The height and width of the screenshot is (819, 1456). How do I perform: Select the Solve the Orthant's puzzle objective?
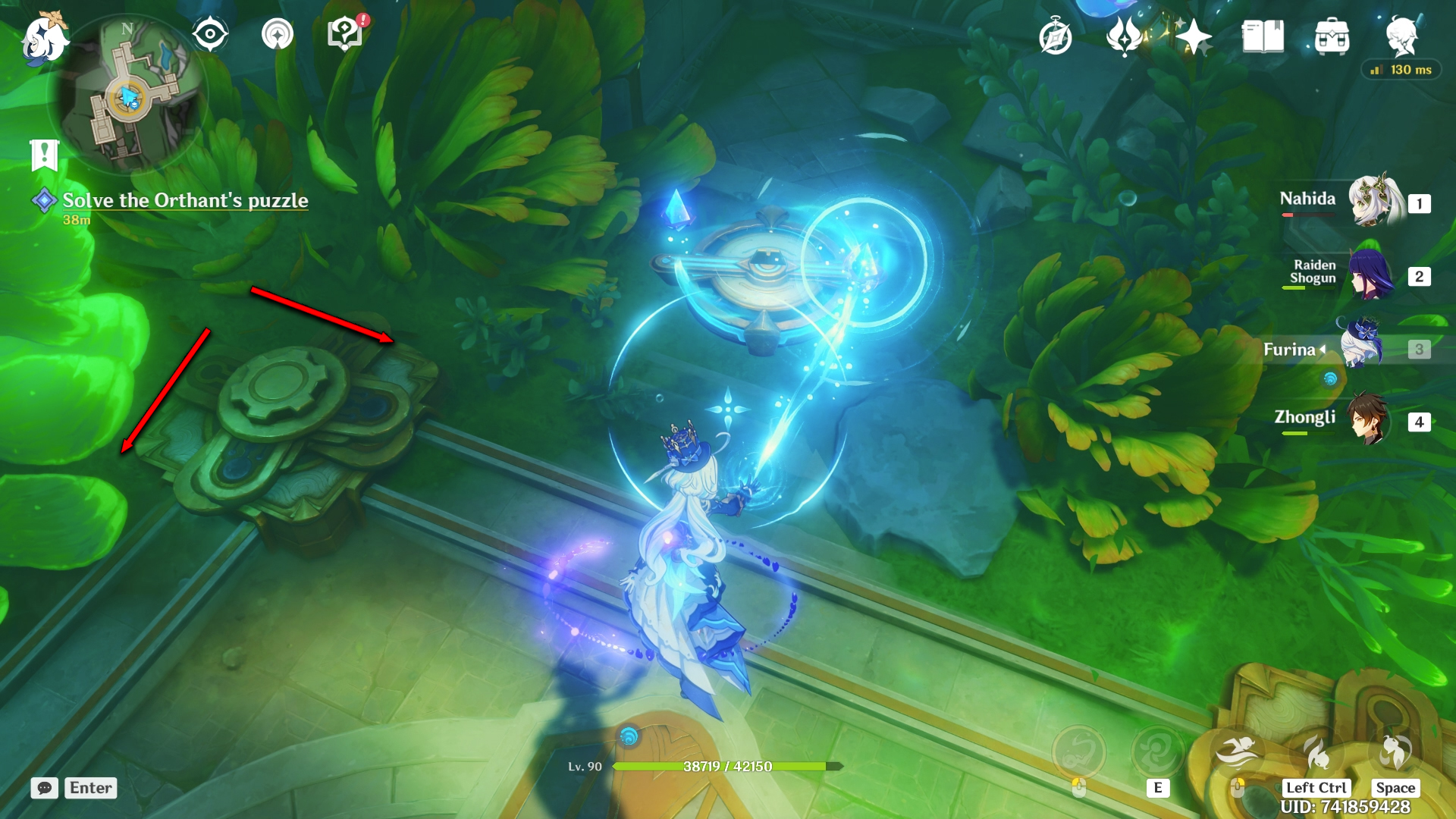(x=185, y=200)
